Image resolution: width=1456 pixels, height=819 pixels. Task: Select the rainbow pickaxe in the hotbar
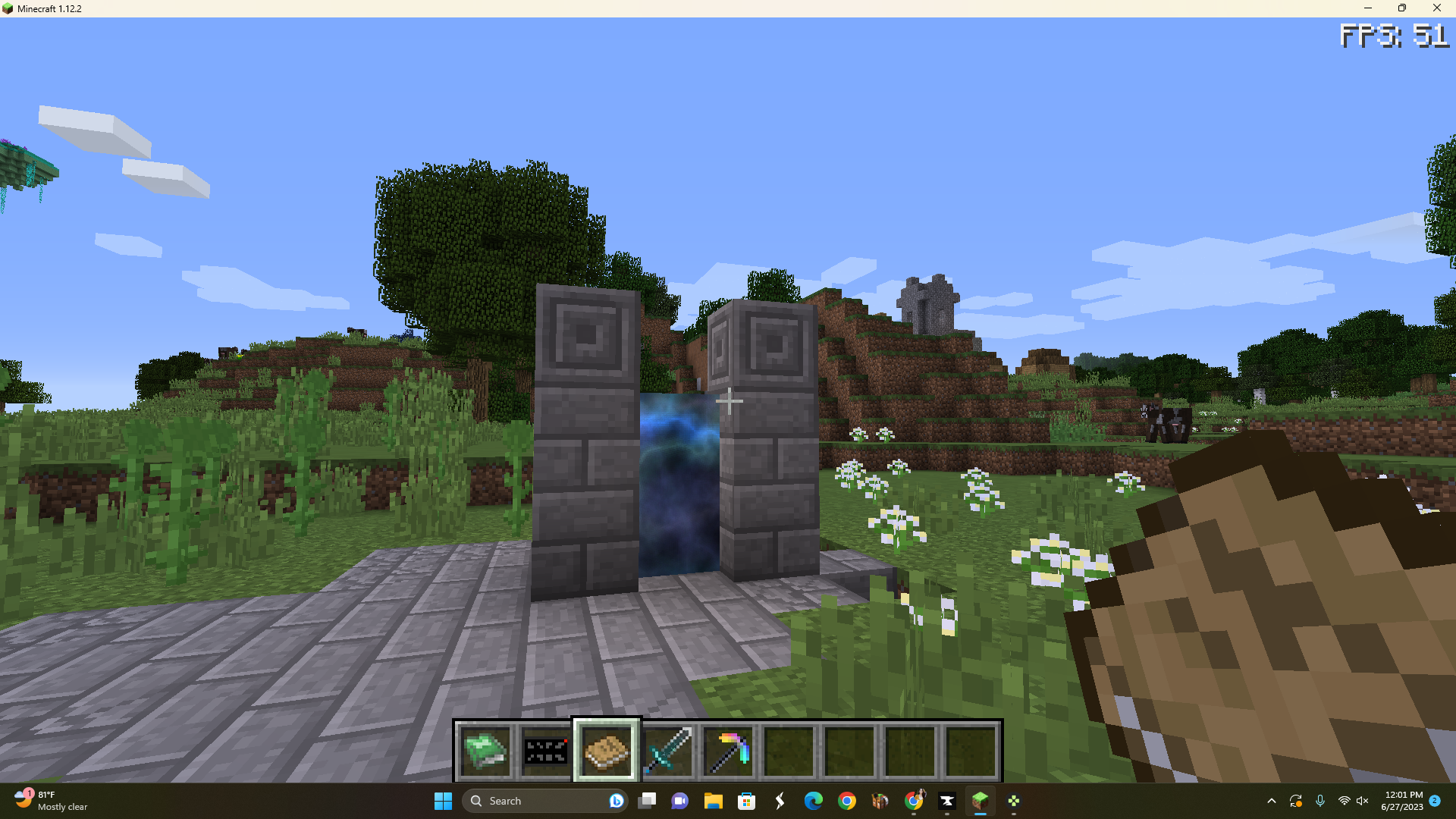[x=728, y=751]
